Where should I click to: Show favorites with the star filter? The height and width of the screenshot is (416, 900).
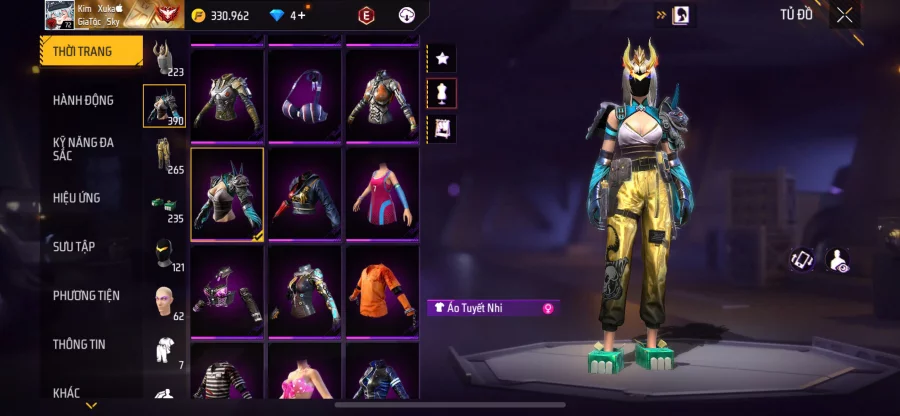click(441, 58)
